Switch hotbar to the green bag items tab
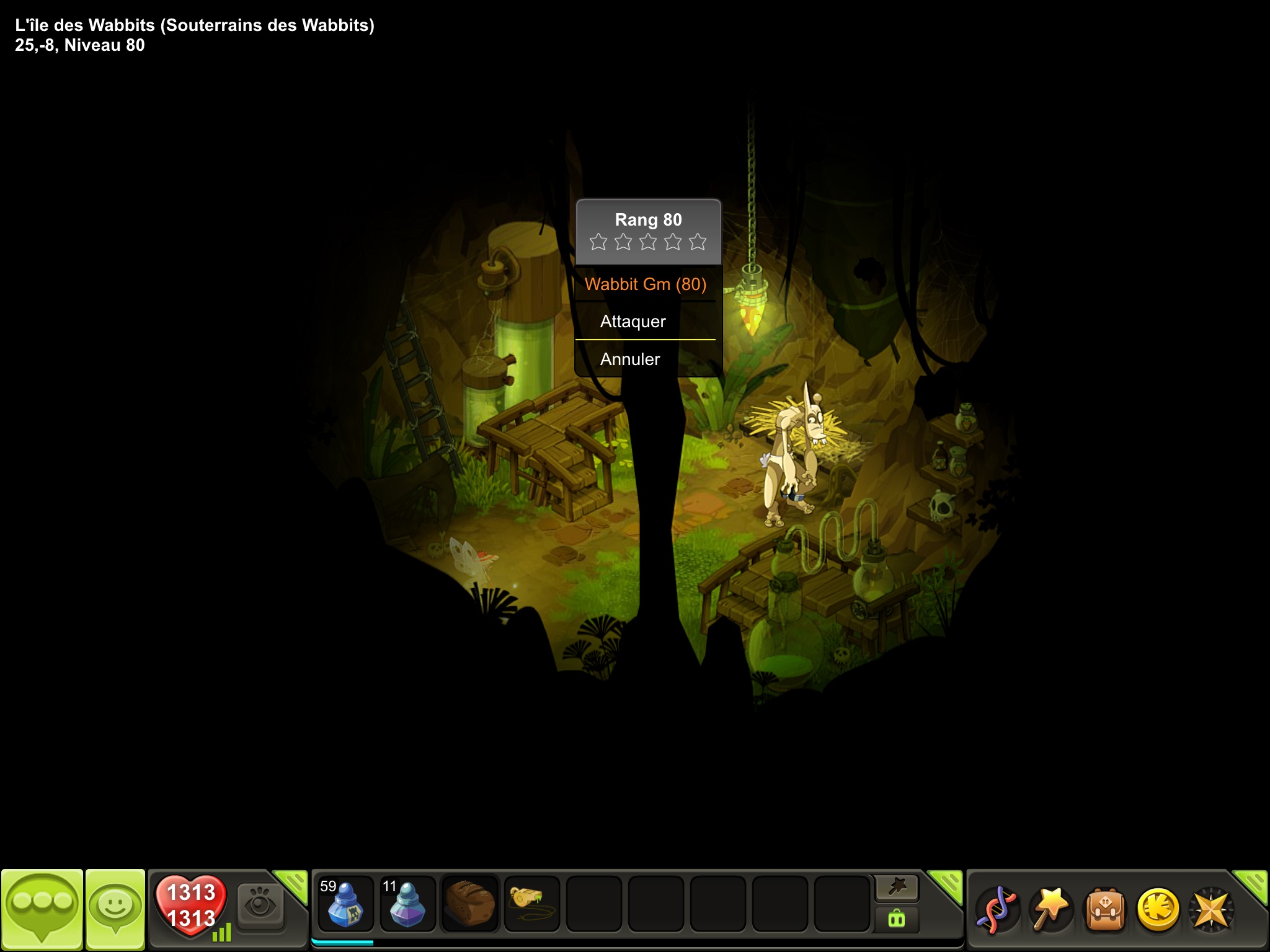The image size is (1270, 952). click(897, 919)
